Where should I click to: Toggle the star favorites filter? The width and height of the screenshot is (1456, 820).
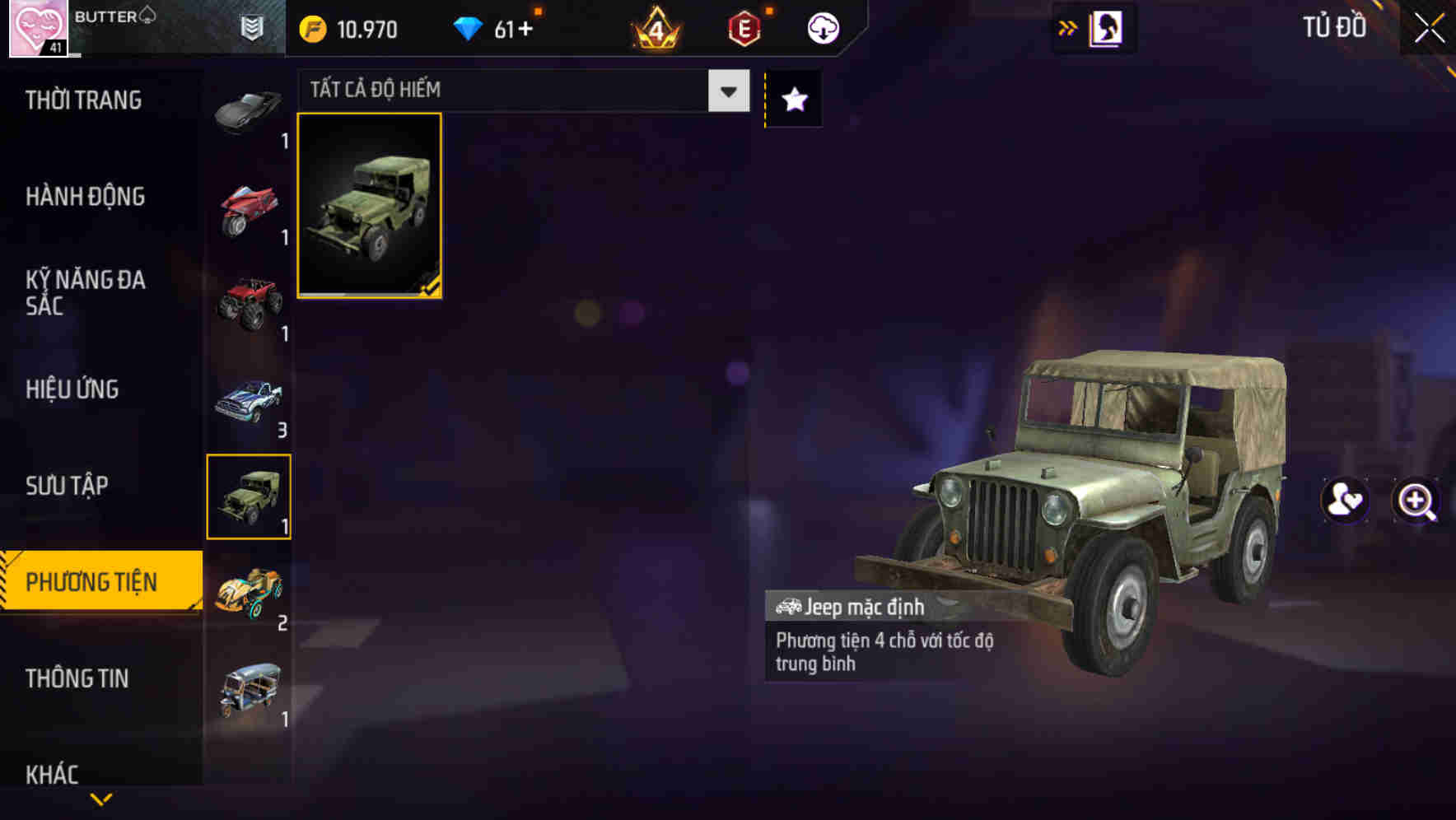pos(792,99)
